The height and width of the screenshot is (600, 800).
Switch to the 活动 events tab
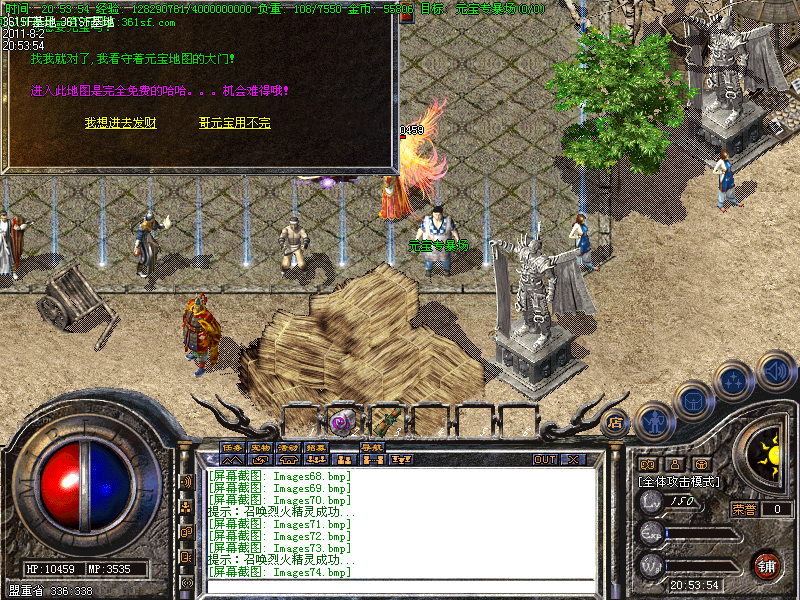(289, 447)
